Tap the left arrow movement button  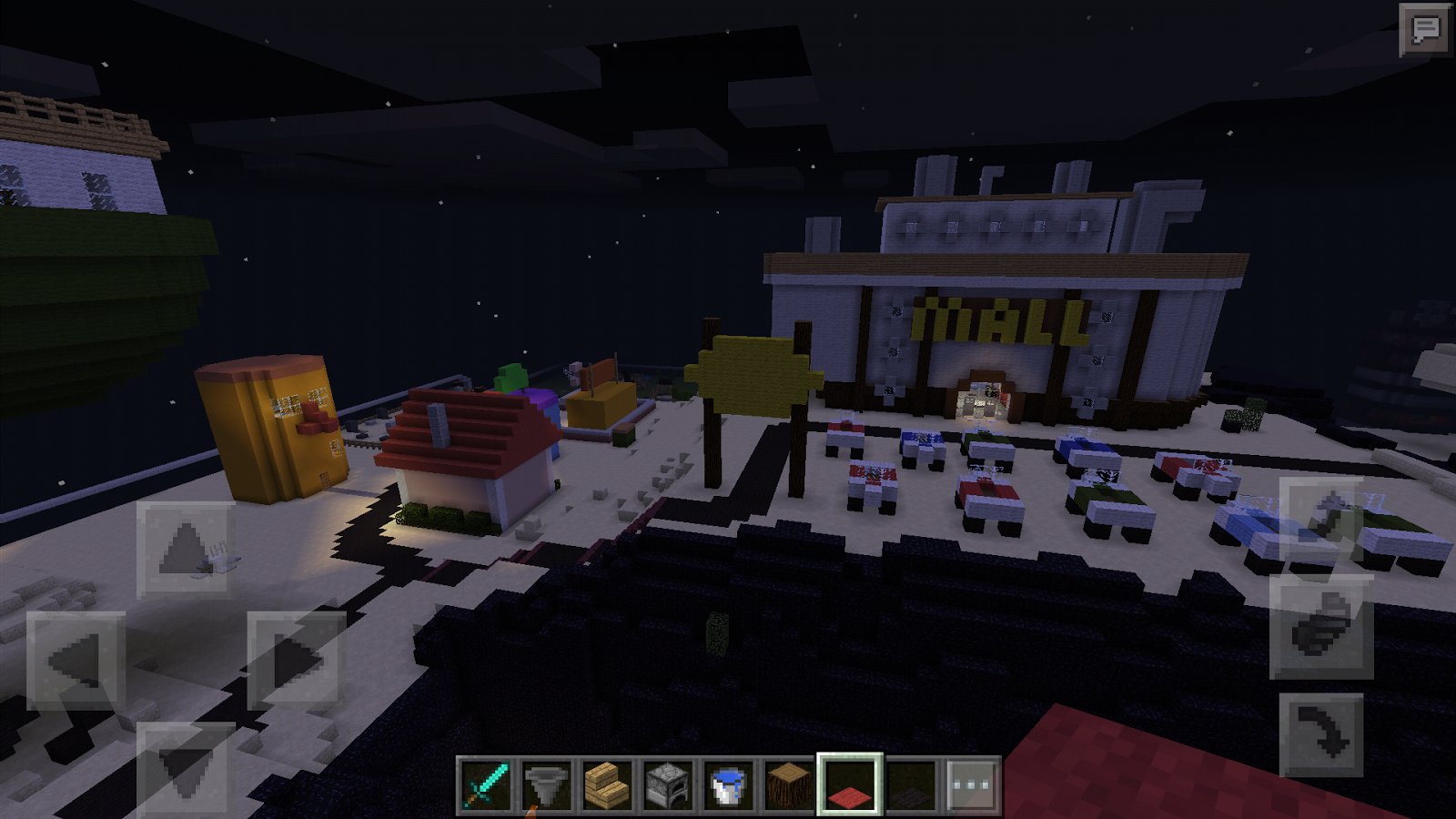tap(76, 661)
